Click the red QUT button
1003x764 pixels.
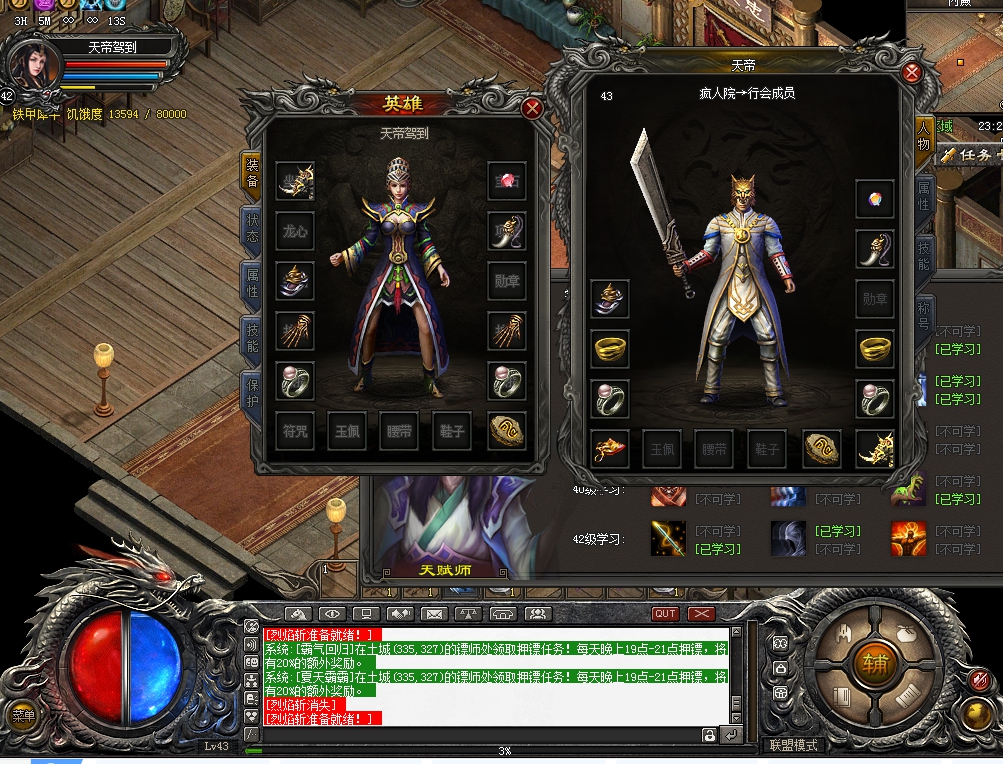[x=665, y=613]
